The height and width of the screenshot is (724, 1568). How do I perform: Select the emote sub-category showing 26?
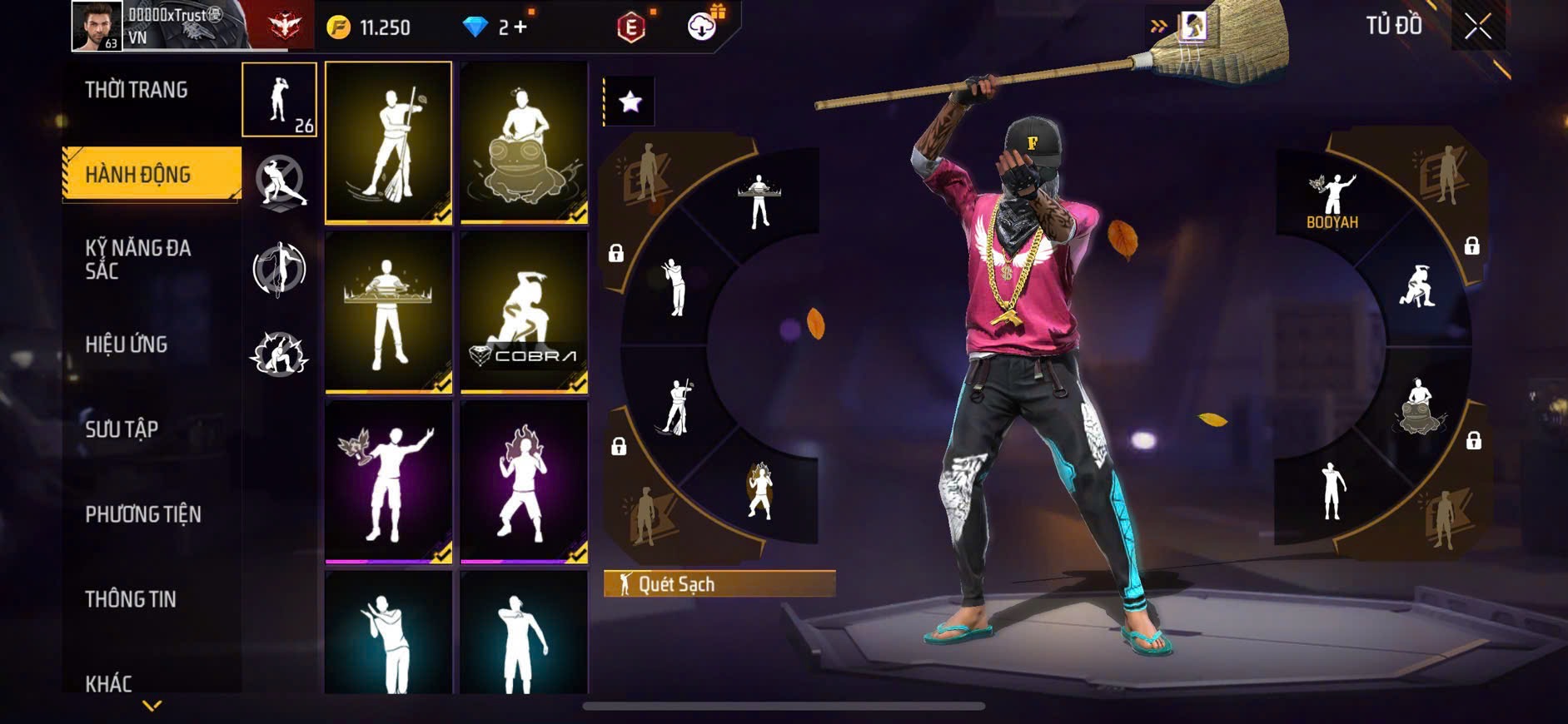[x=279, y=100]
